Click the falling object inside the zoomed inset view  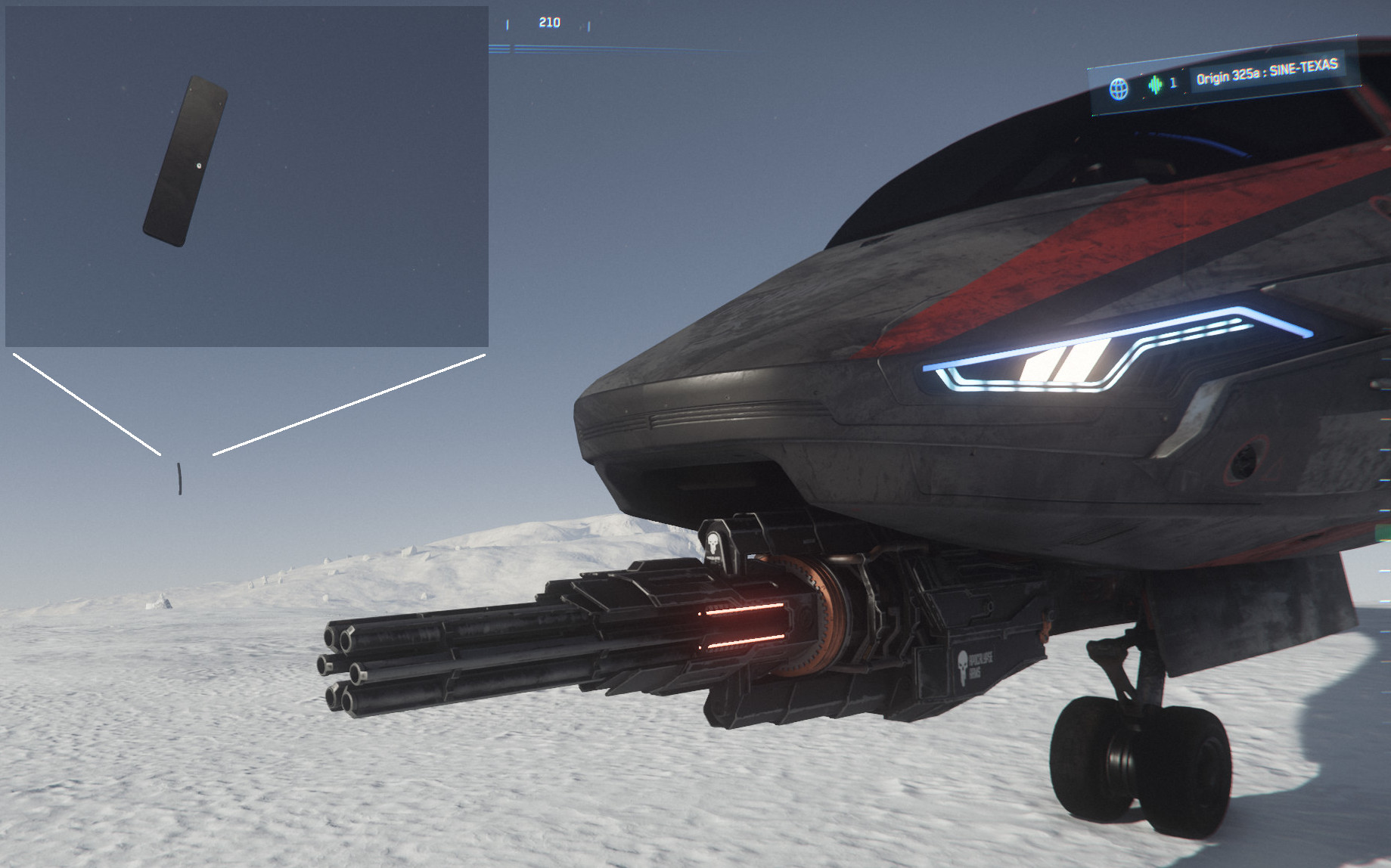(185, 160)
